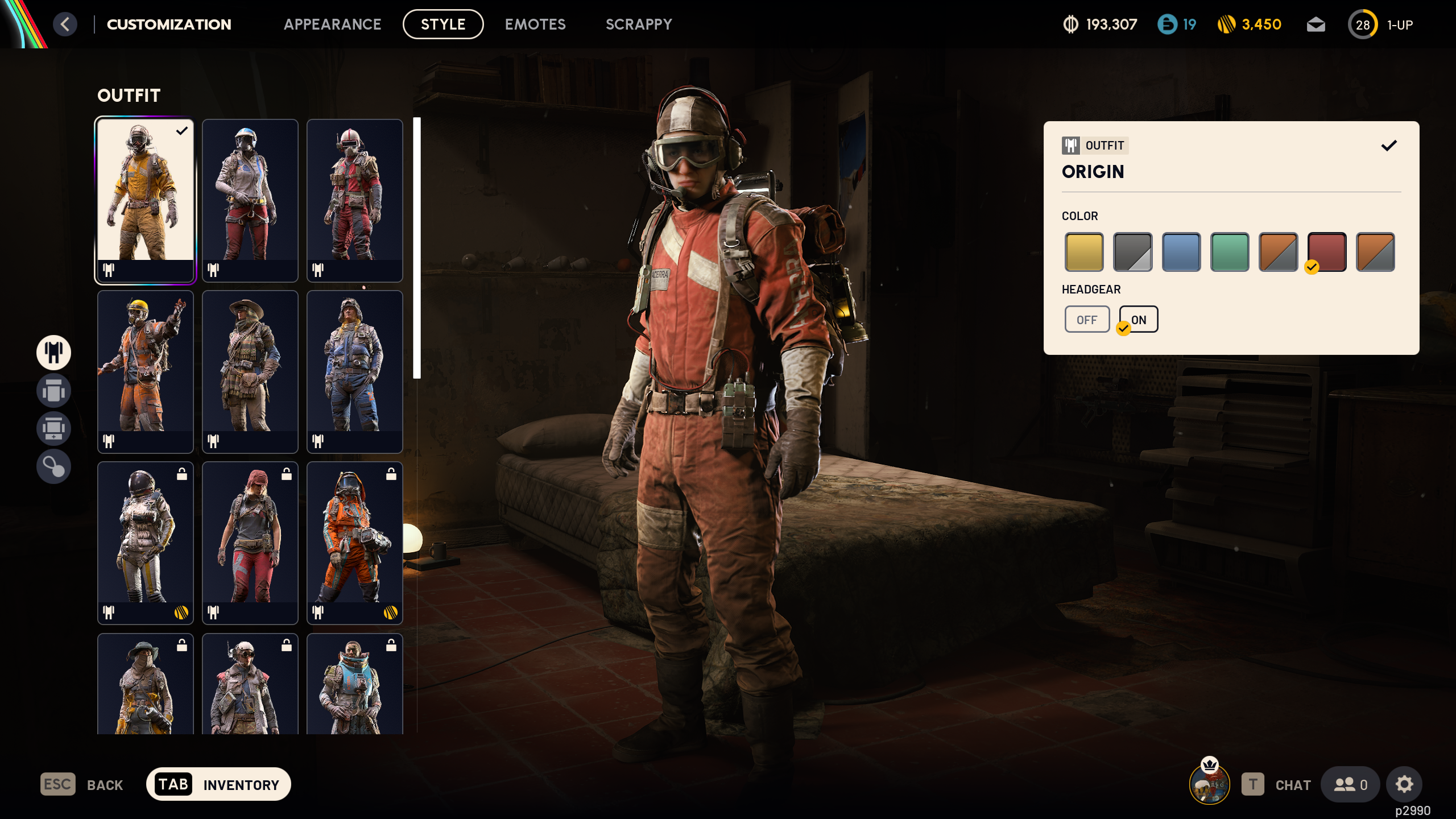1456x819 pixels.
Task: Select the blue color swatch
Action: click(x=1181, y=252)
